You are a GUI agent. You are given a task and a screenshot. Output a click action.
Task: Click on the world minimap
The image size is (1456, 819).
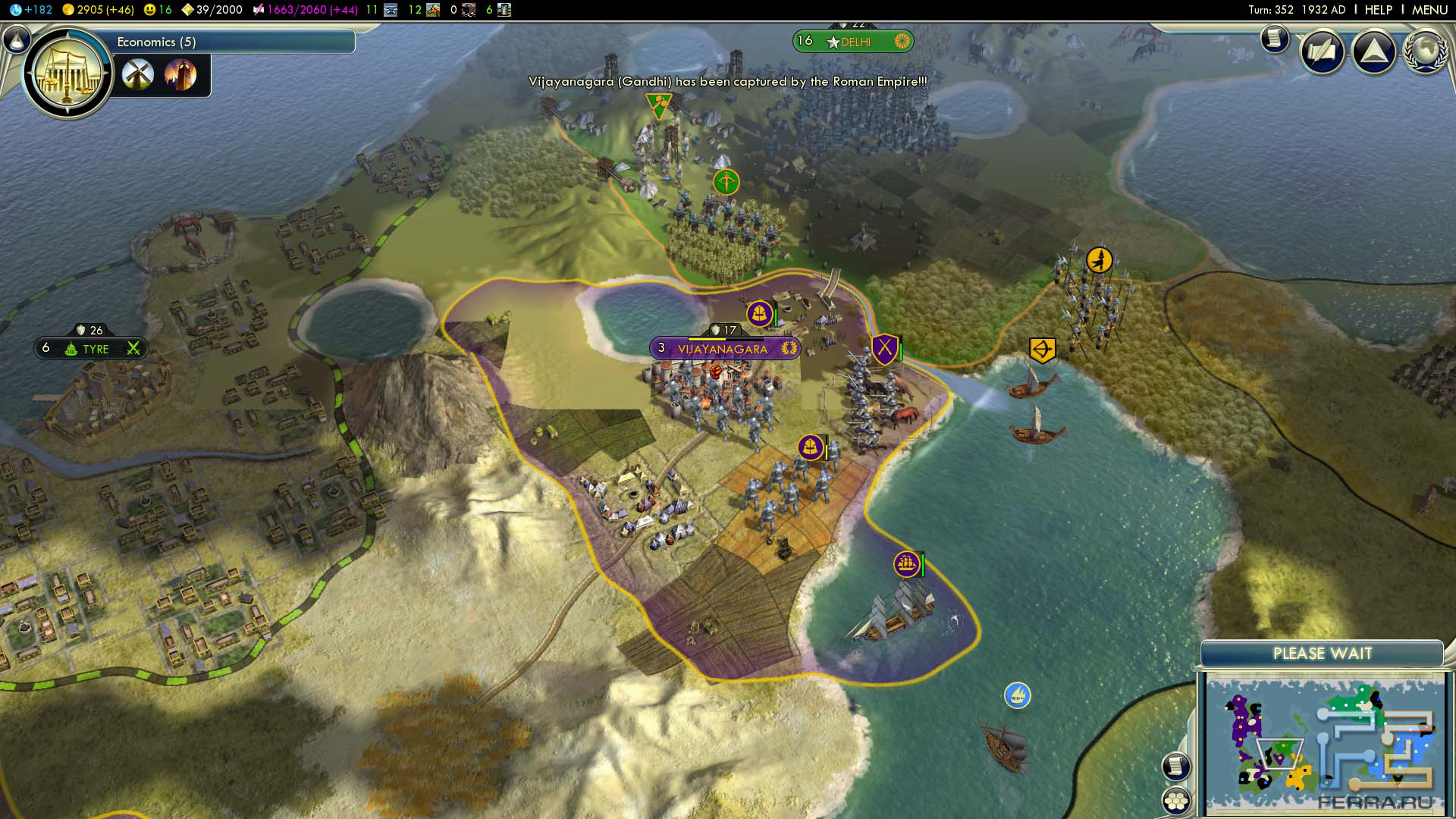tap(1323, 743)
